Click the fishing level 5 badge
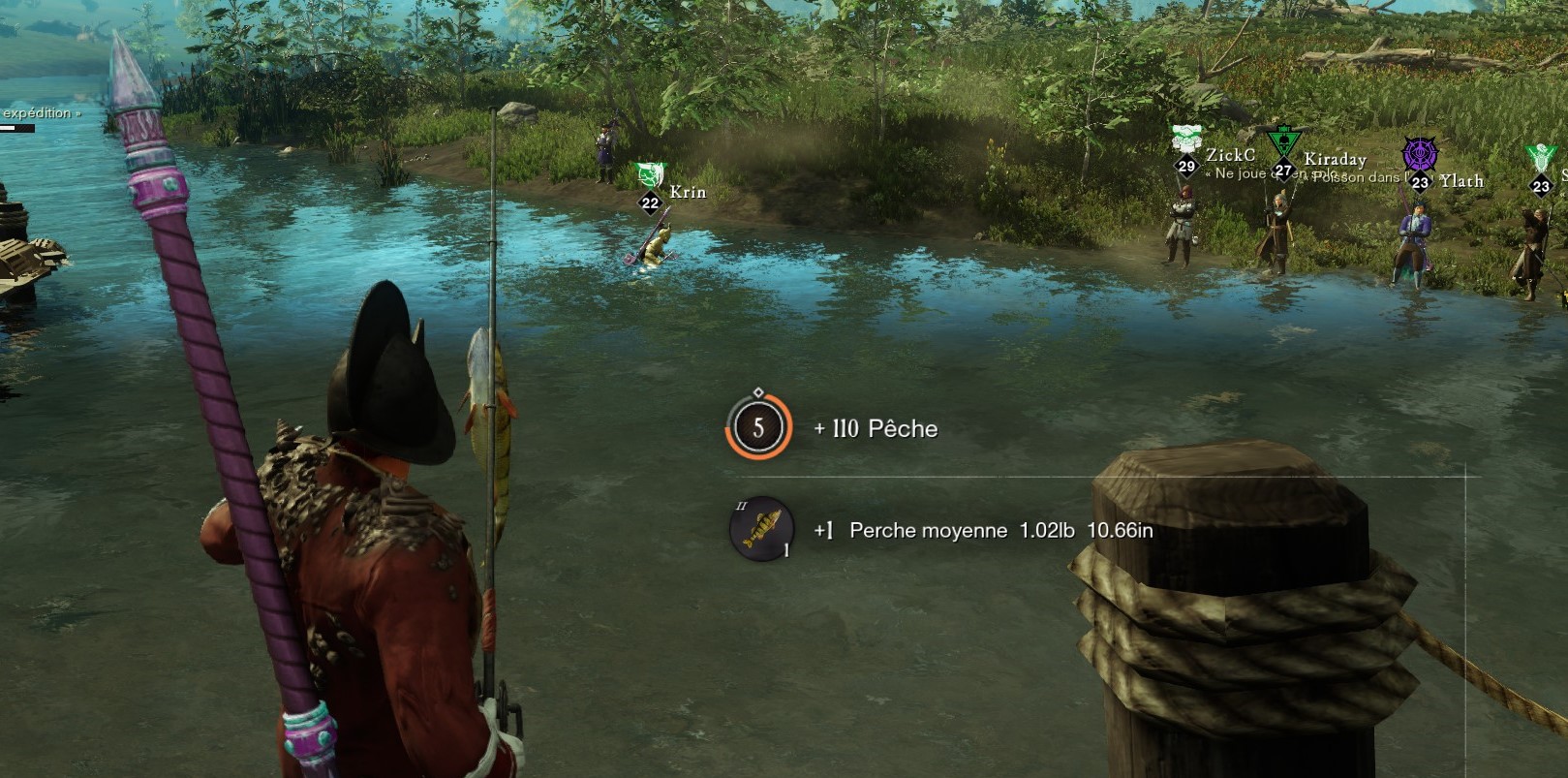The height and width of the screenshot is (778, 1568). point(758,427)
